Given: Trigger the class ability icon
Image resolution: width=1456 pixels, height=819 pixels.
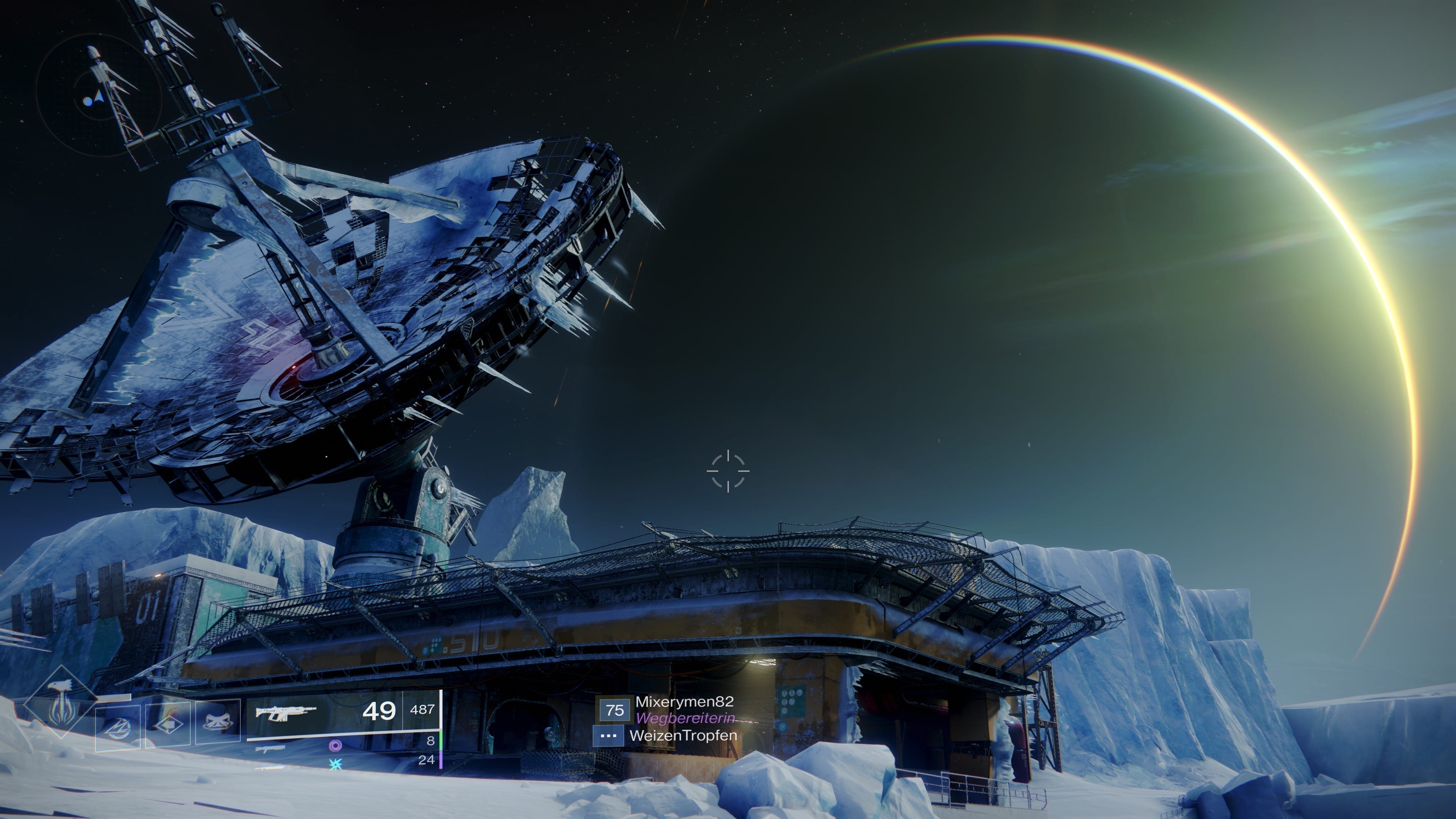Looking at the screenshot, I should [218, 723].
